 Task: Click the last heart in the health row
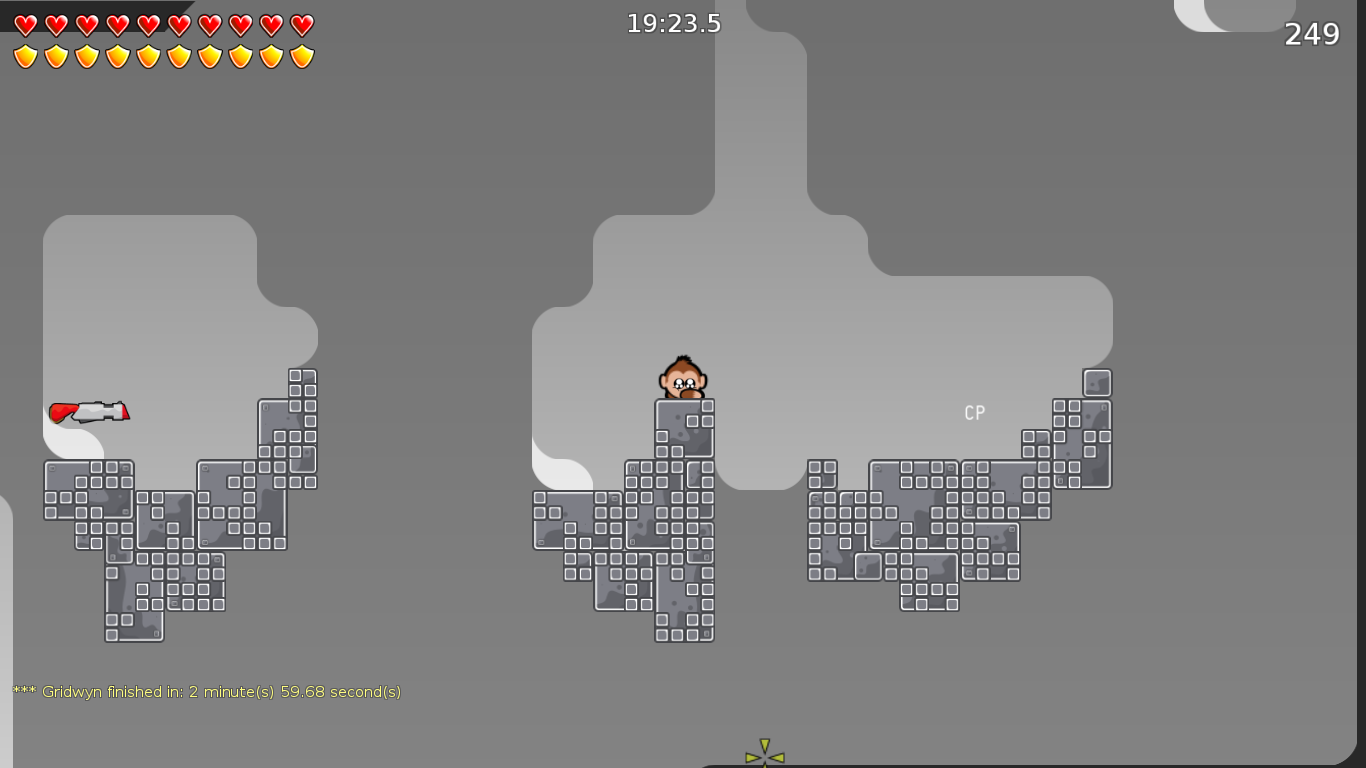click(x=300, y=24)
